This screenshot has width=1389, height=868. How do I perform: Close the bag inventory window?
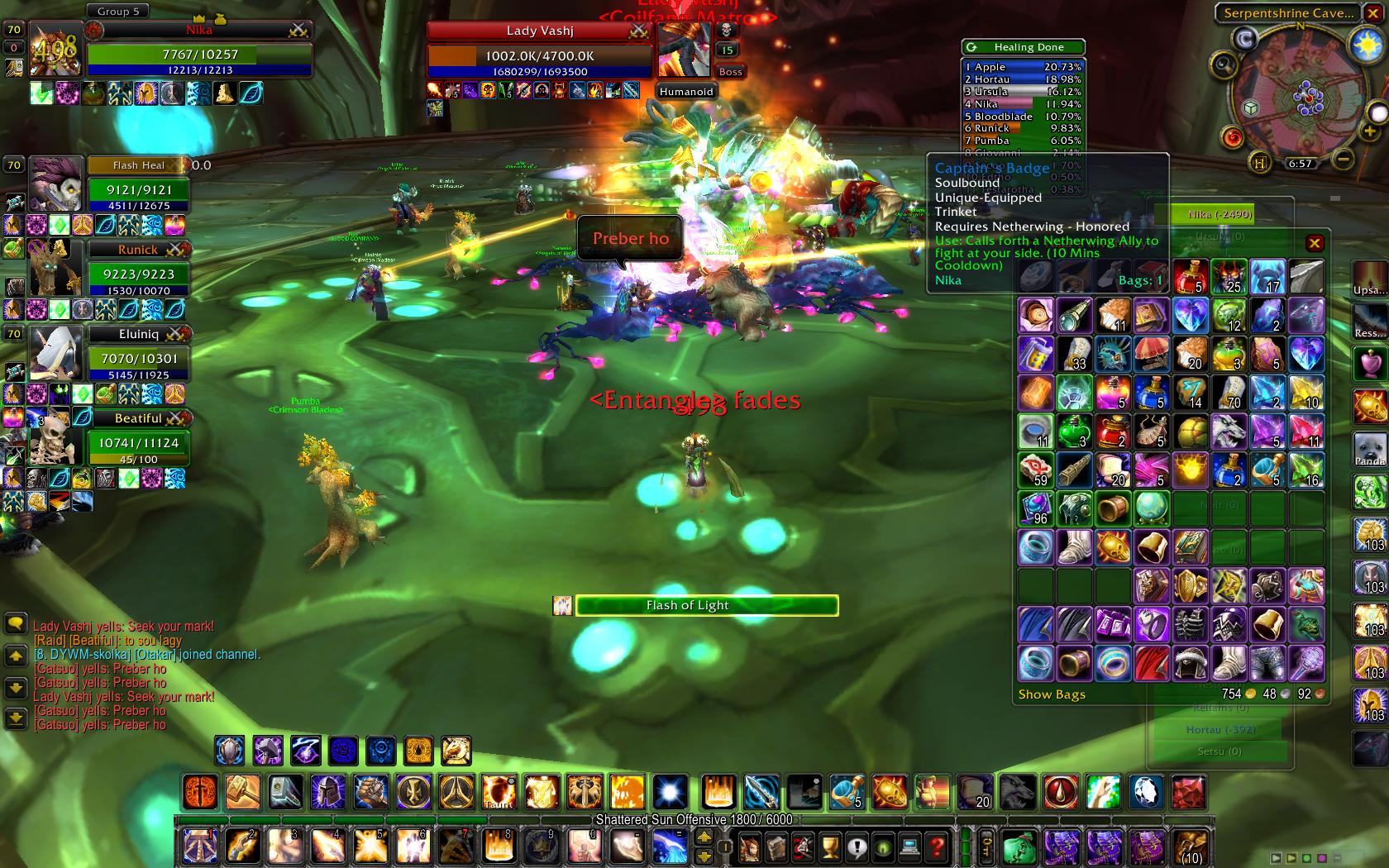pyautogui.click(x=1315, y=243)
